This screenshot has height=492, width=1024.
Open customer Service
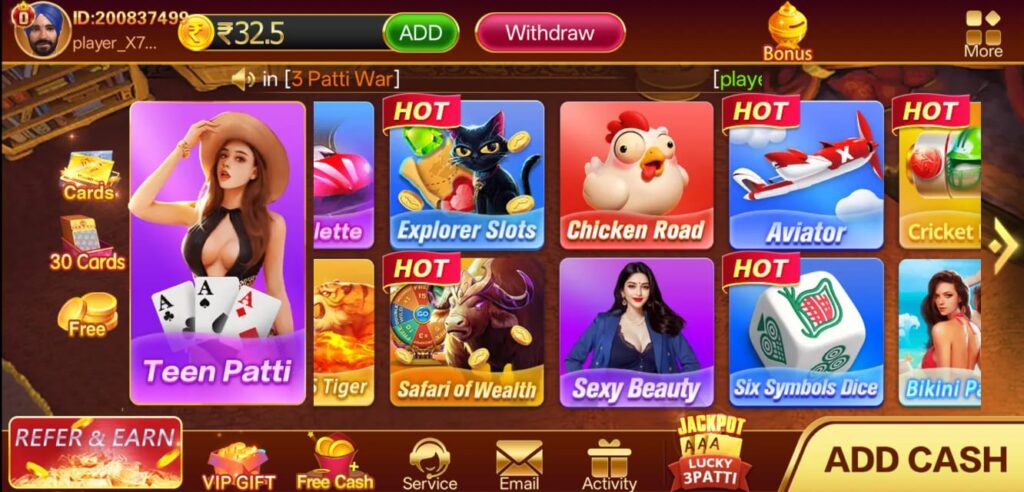point(430,465)
